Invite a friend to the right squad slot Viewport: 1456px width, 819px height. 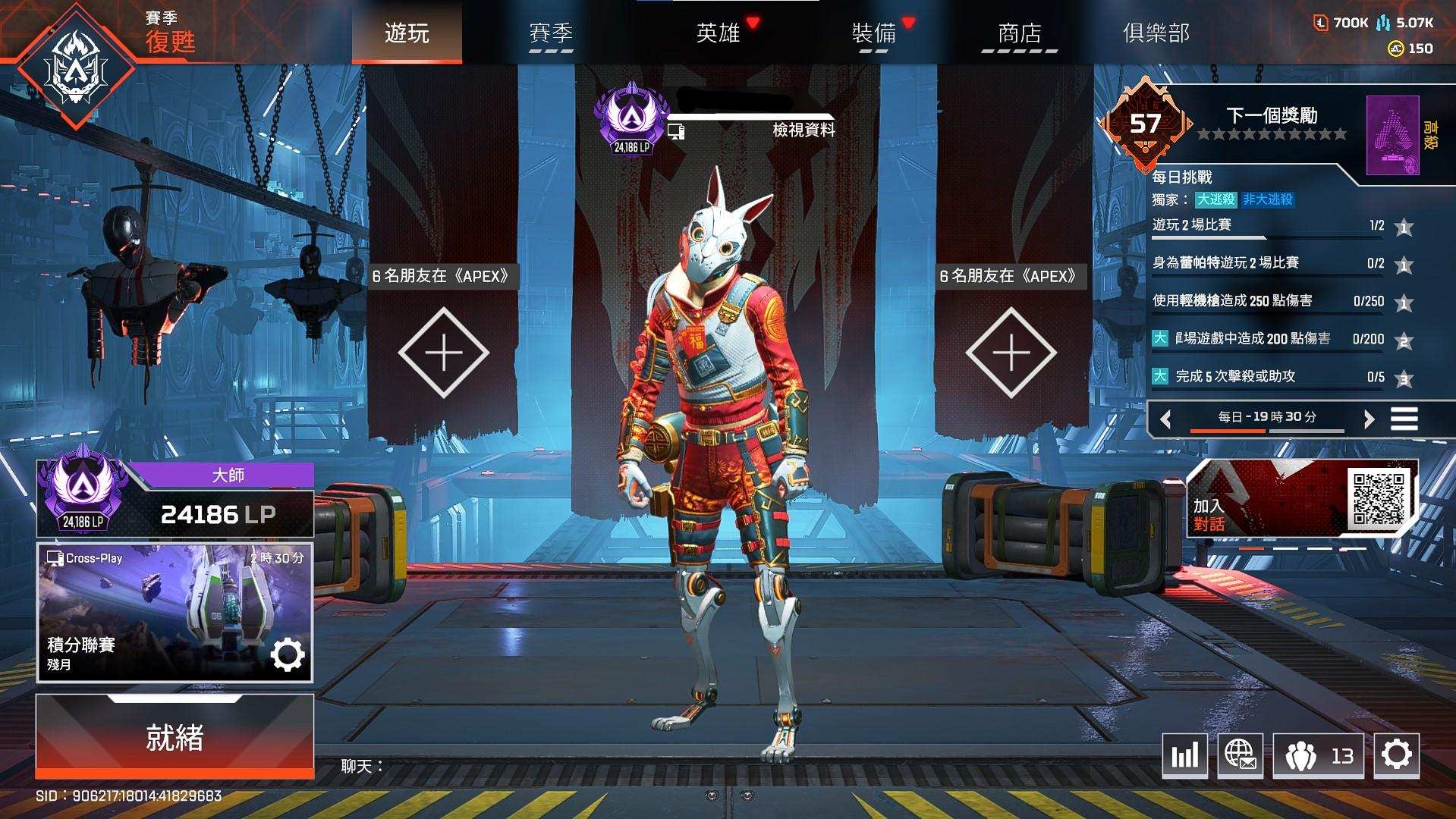pyautogui.click(x=1011, y=353)
